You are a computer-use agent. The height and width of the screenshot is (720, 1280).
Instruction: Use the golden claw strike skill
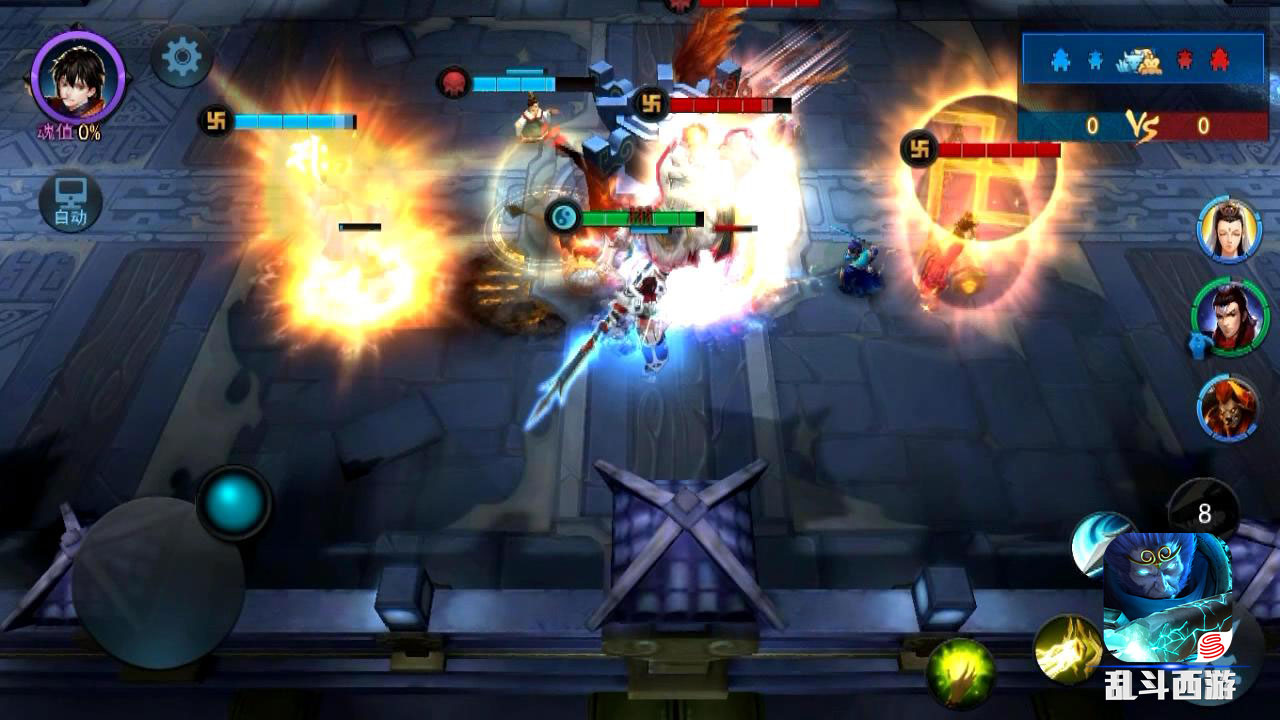1066,649
